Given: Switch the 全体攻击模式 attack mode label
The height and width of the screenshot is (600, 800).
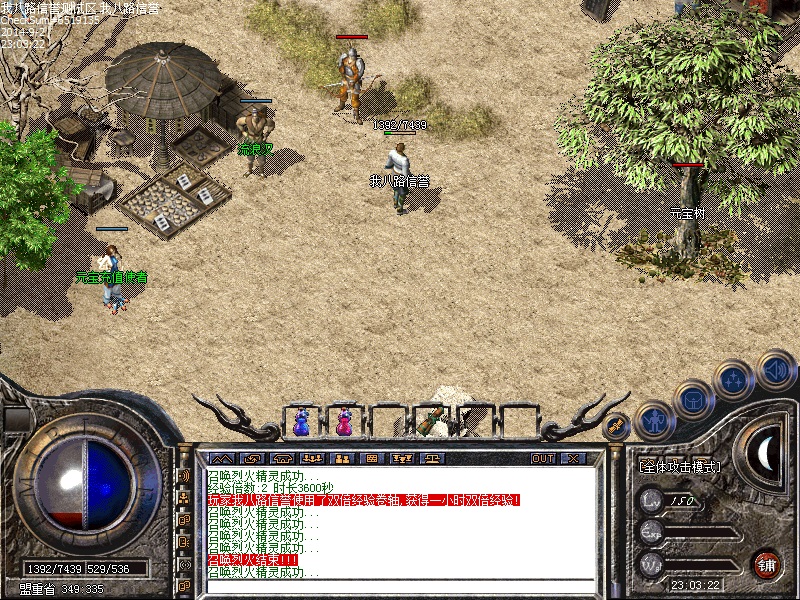Looking at the screenshot, I should tap(680, 466).
